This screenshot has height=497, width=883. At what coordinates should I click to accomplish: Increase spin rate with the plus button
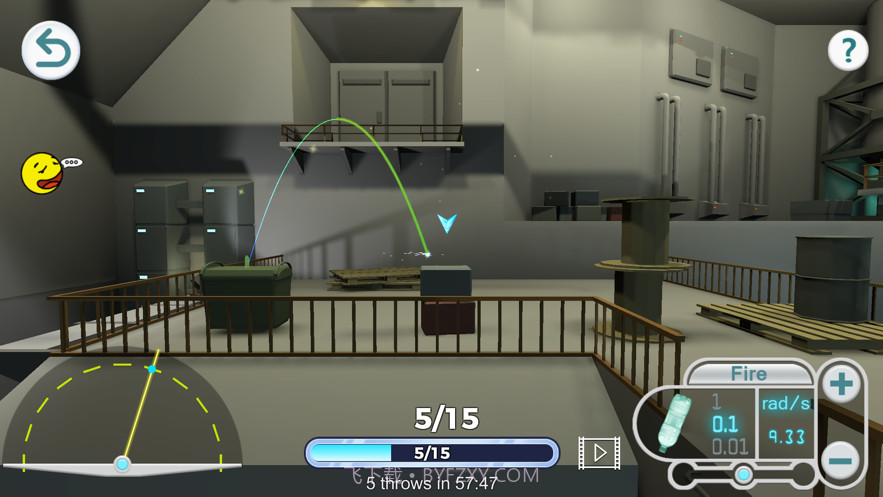(841, 385)
